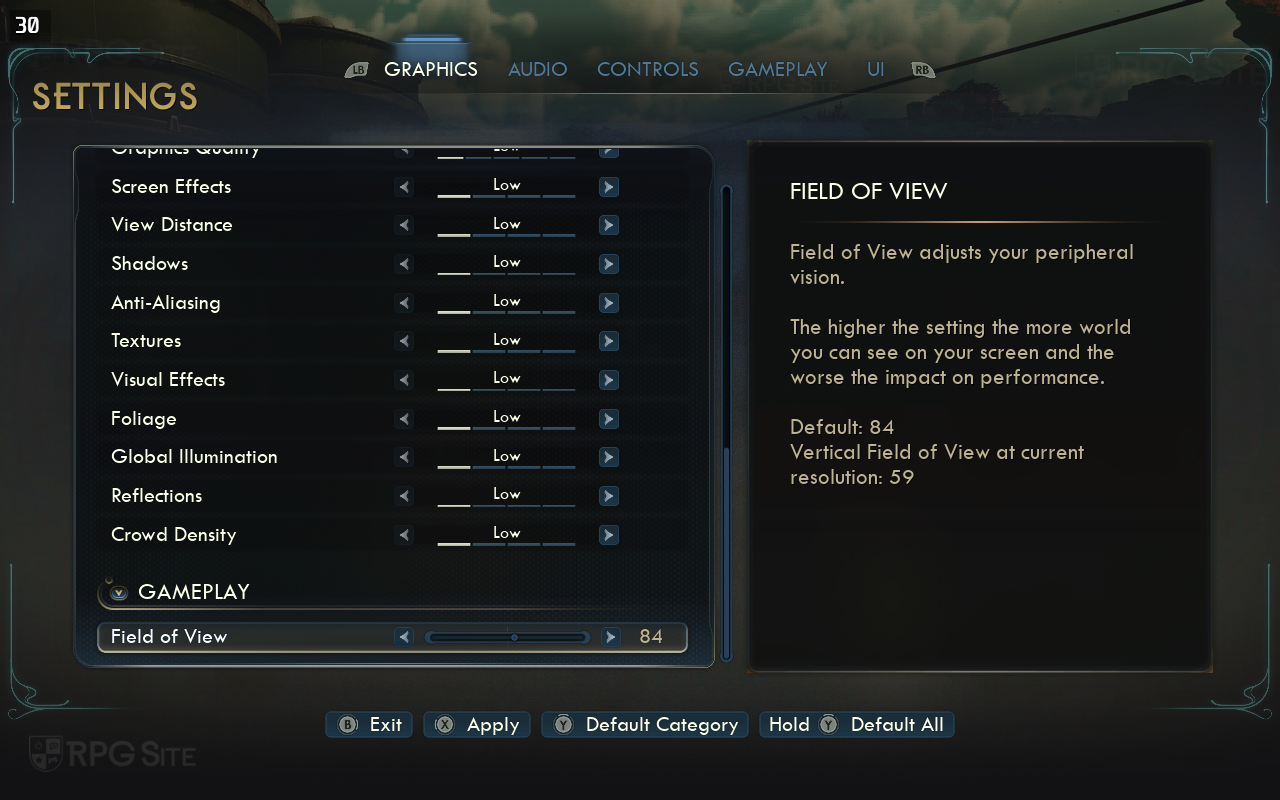Exit the settings menu
1280x800 pixels.
[x=370, y=725]
